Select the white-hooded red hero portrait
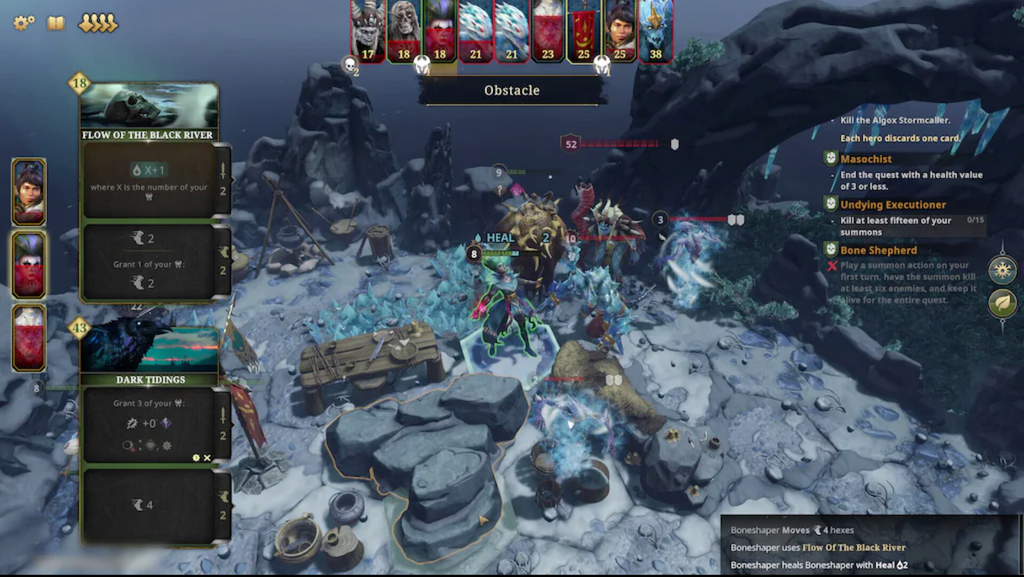1024x577 pixels. tap(28, 338)
